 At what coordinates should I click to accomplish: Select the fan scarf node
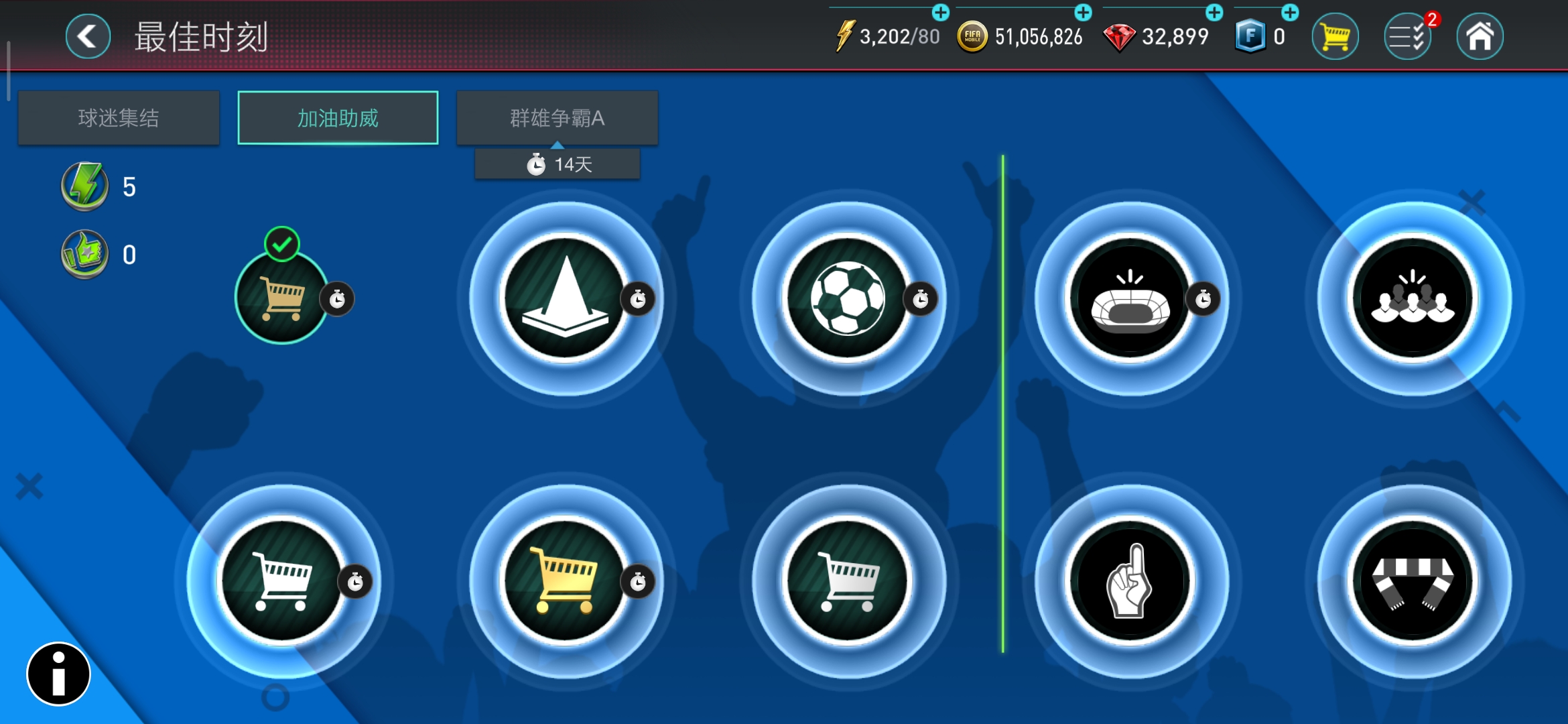tap(1413, 581)
